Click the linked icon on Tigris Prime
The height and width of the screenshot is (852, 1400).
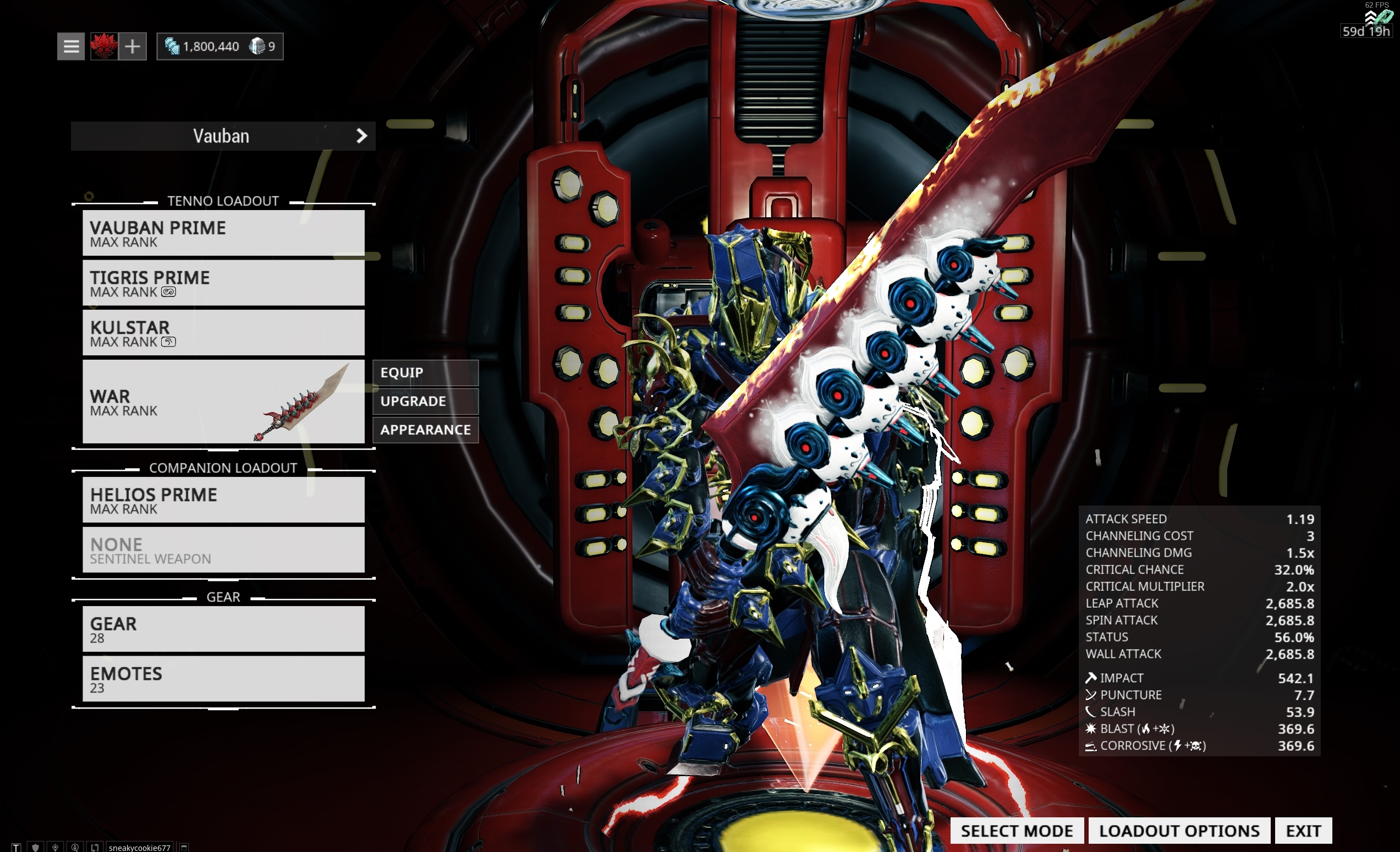click(169, 292)
